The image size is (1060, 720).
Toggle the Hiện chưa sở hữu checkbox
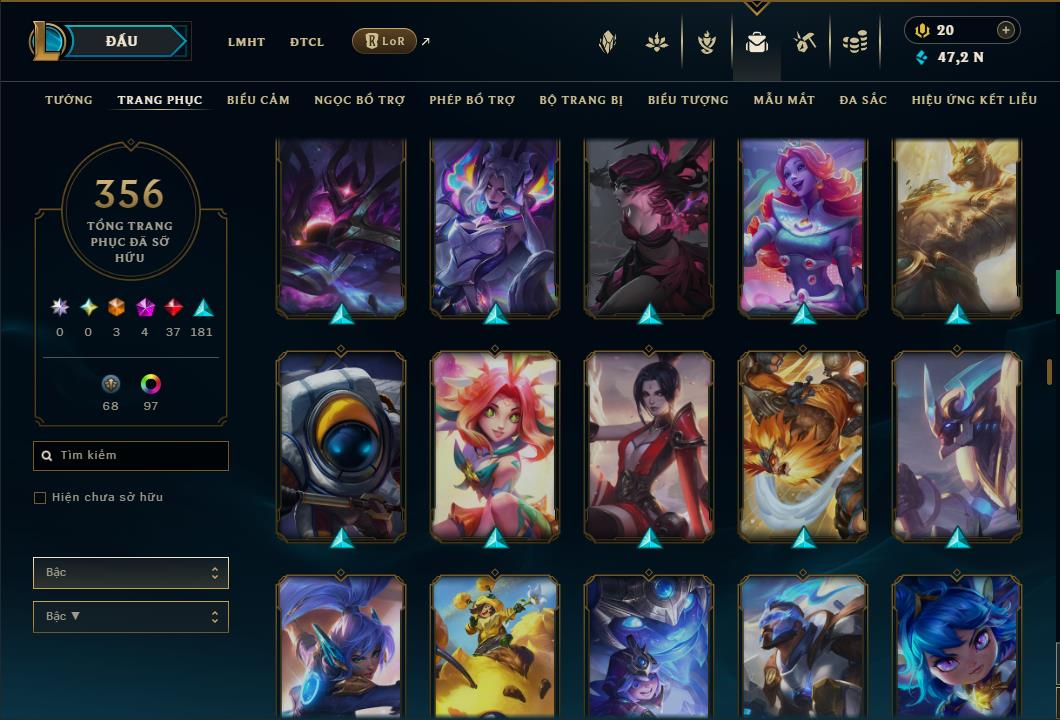40,498
